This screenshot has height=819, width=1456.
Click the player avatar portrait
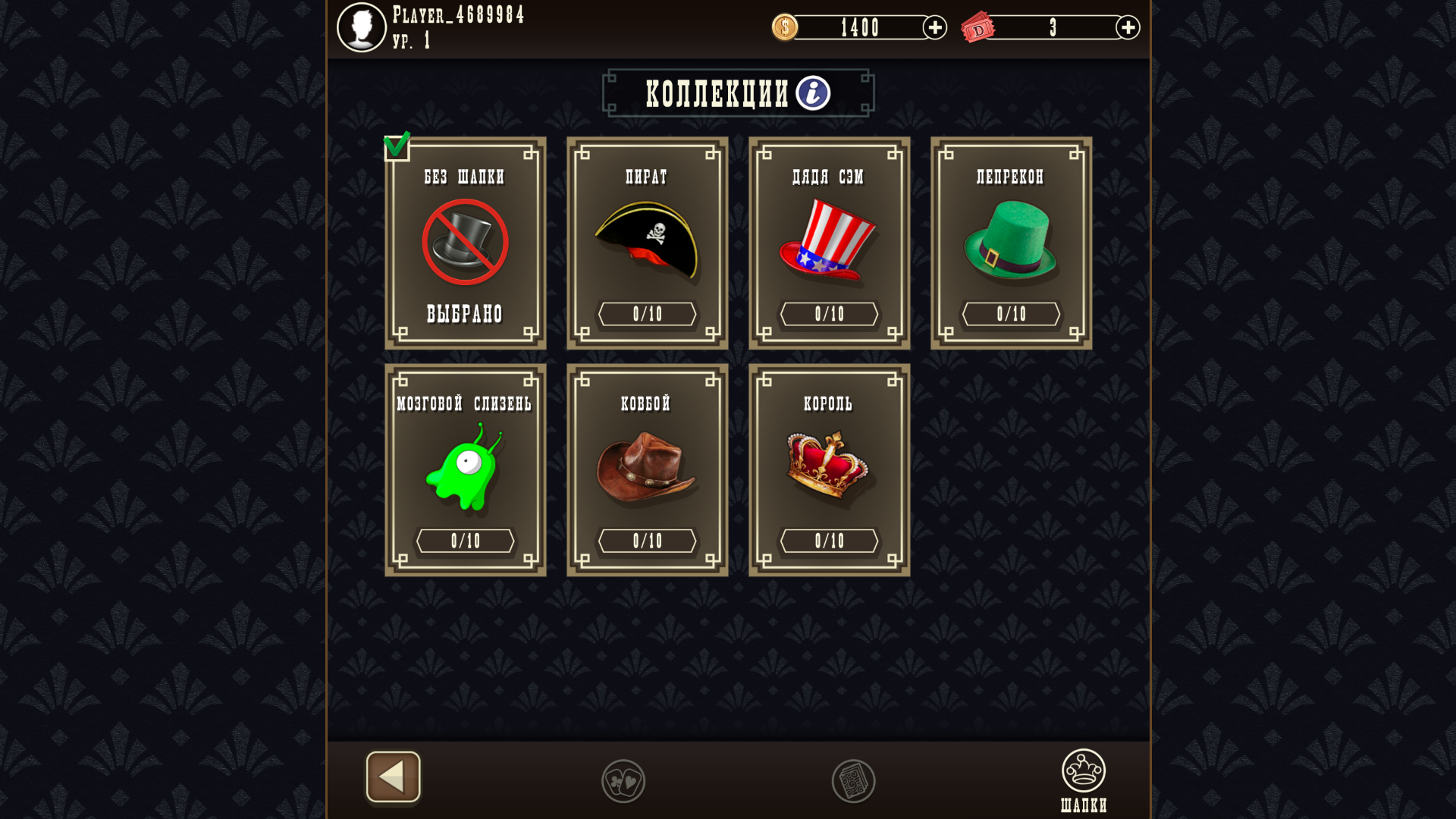point(362,27)
